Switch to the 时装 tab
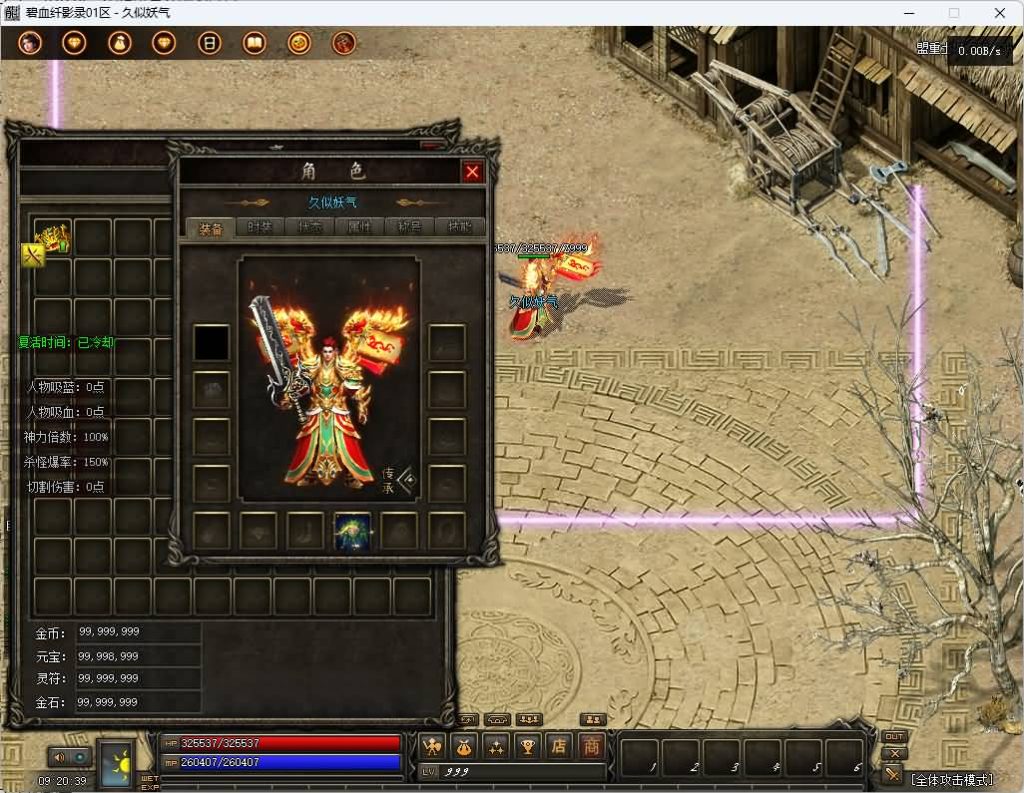The height and width of the screenshot is (793, 1024). coord(260,227)
